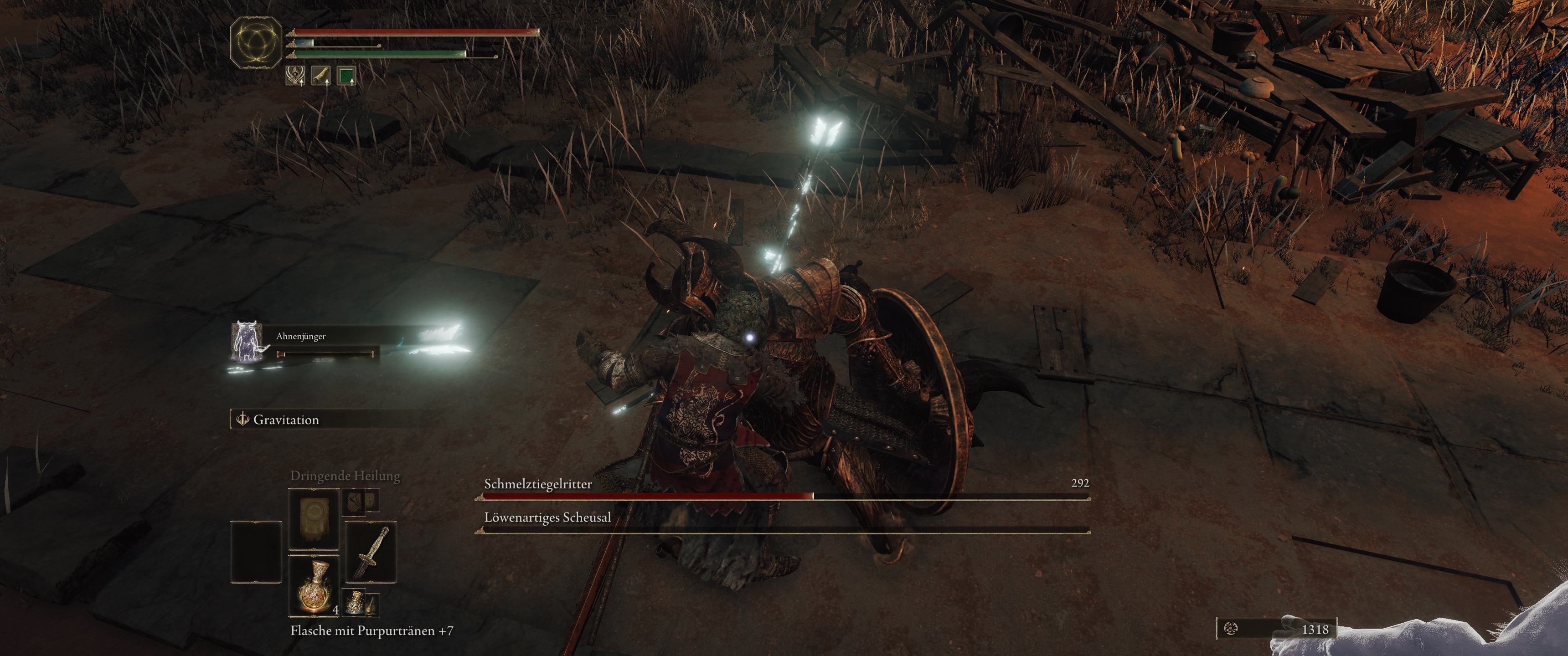Screen dimensions: 1568x656
Task: Click the rune currency counter icon
Action: (1231, 629)
